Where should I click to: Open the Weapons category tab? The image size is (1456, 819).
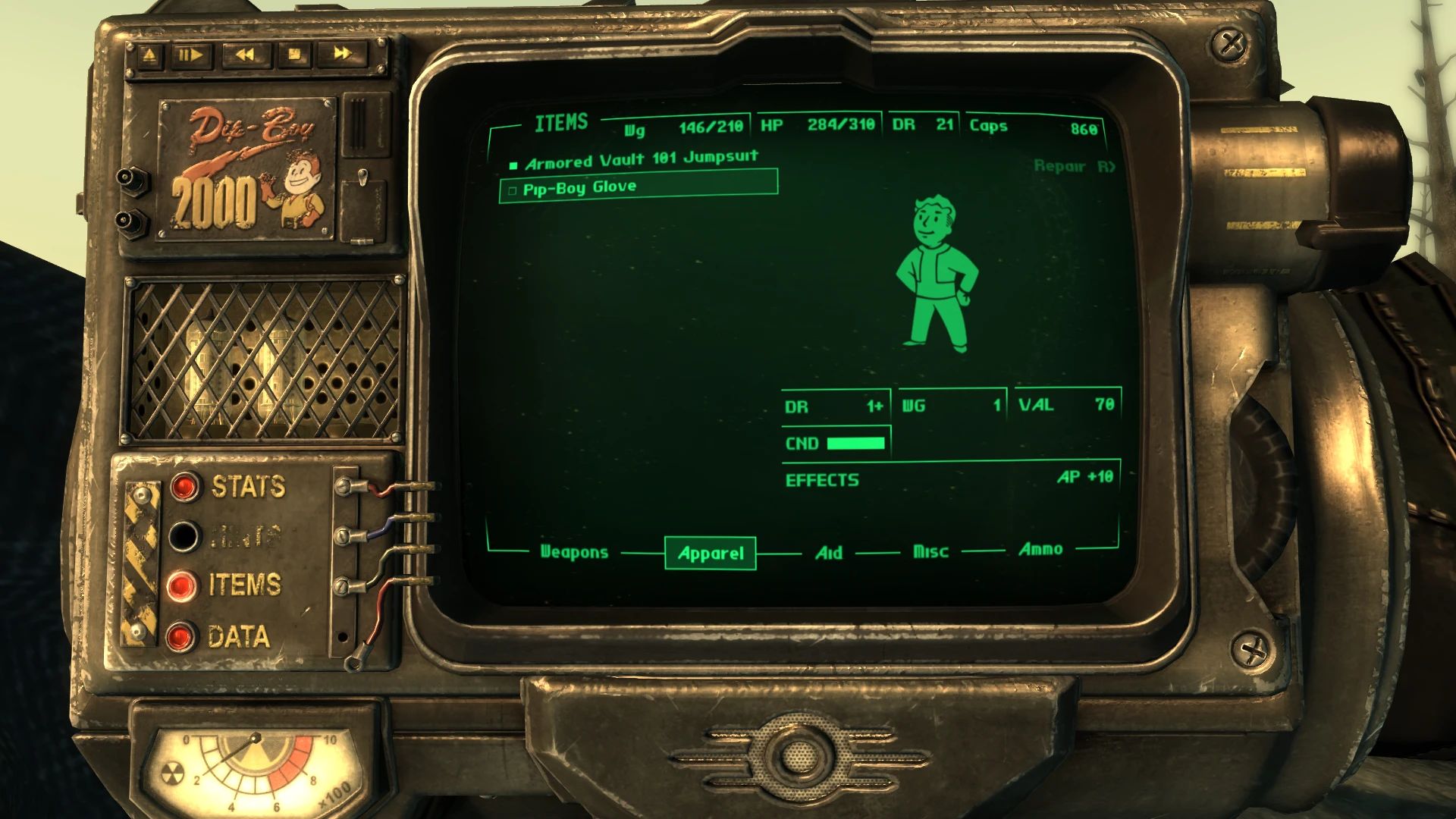(x=574, y=552)
